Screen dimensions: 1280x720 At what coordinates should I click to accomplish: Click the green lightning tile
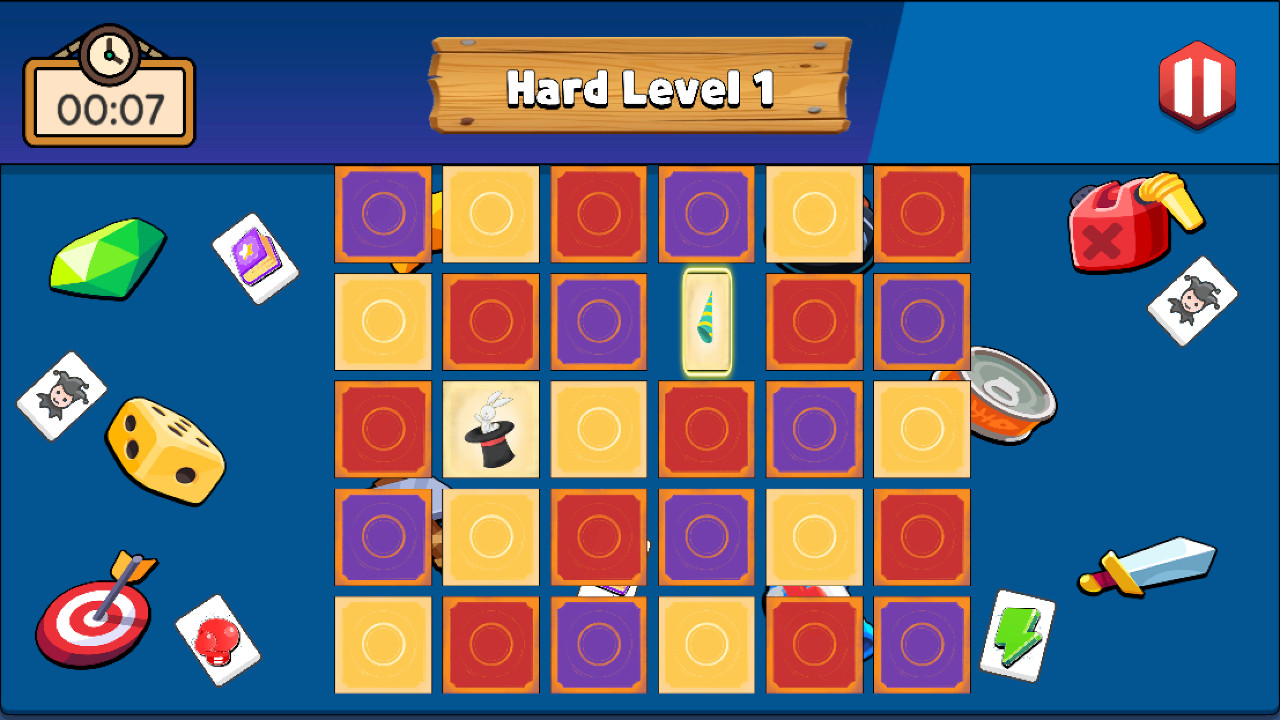click(1018, 633)
